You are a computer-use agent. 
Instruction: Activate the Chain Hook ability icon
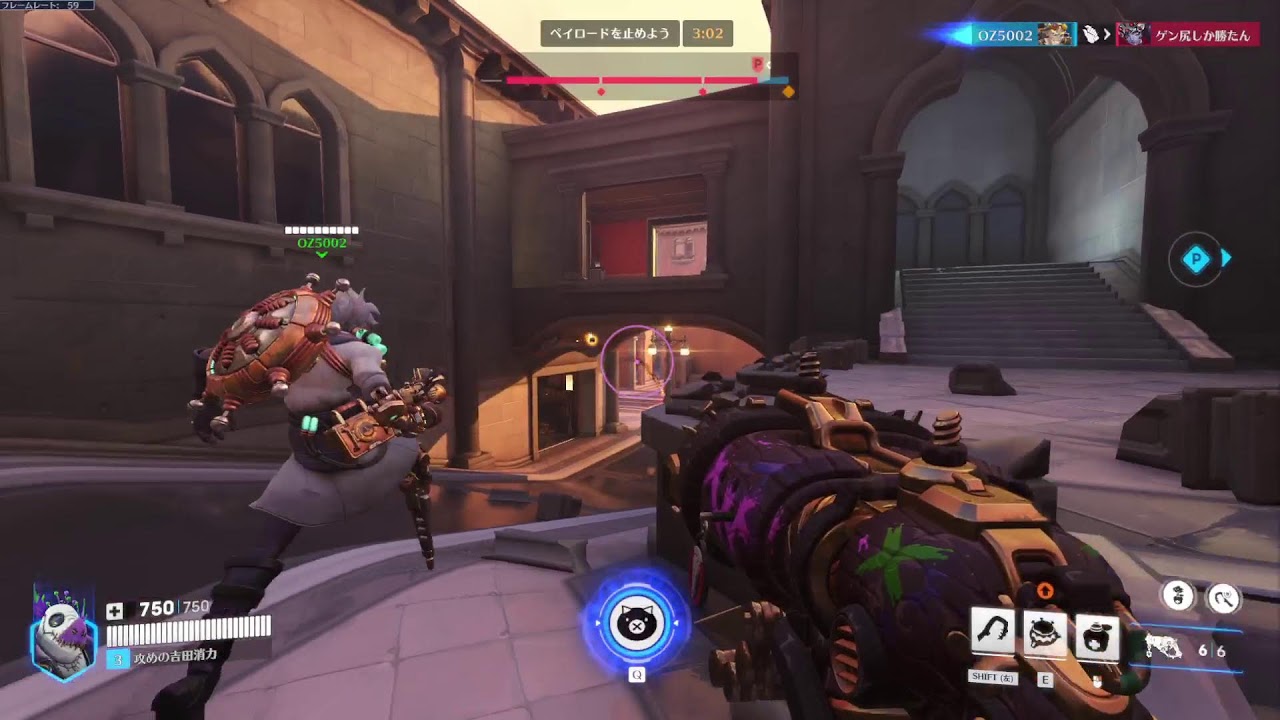993,634
